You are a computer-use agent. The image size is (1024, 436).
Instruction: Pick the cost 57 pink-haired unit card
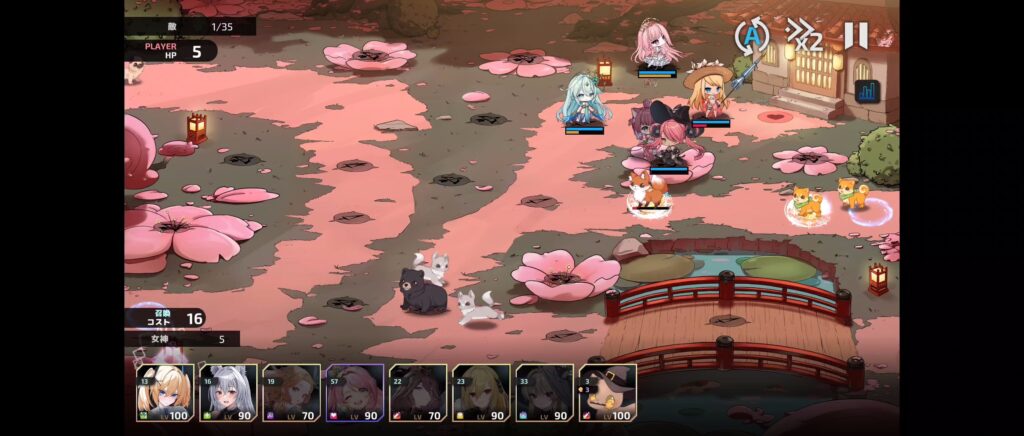pyautogui.click(x=354, y=392)
